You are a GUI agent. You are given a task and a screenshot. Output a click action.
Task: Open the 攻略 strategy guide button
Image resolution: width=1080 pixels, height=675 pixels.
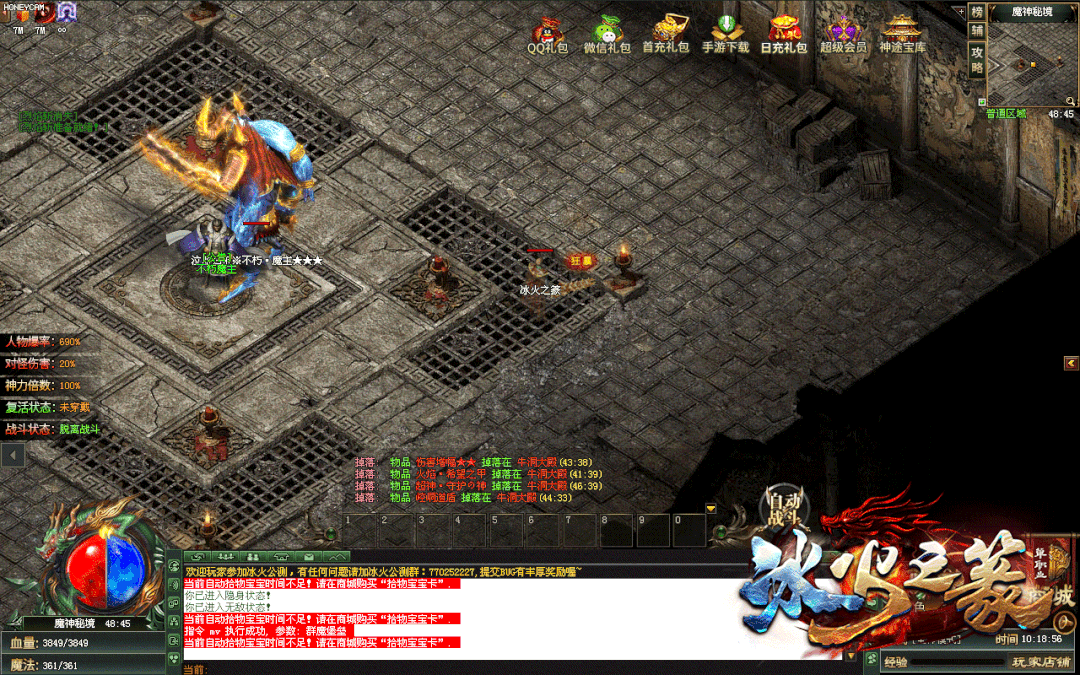pos(977,59)
